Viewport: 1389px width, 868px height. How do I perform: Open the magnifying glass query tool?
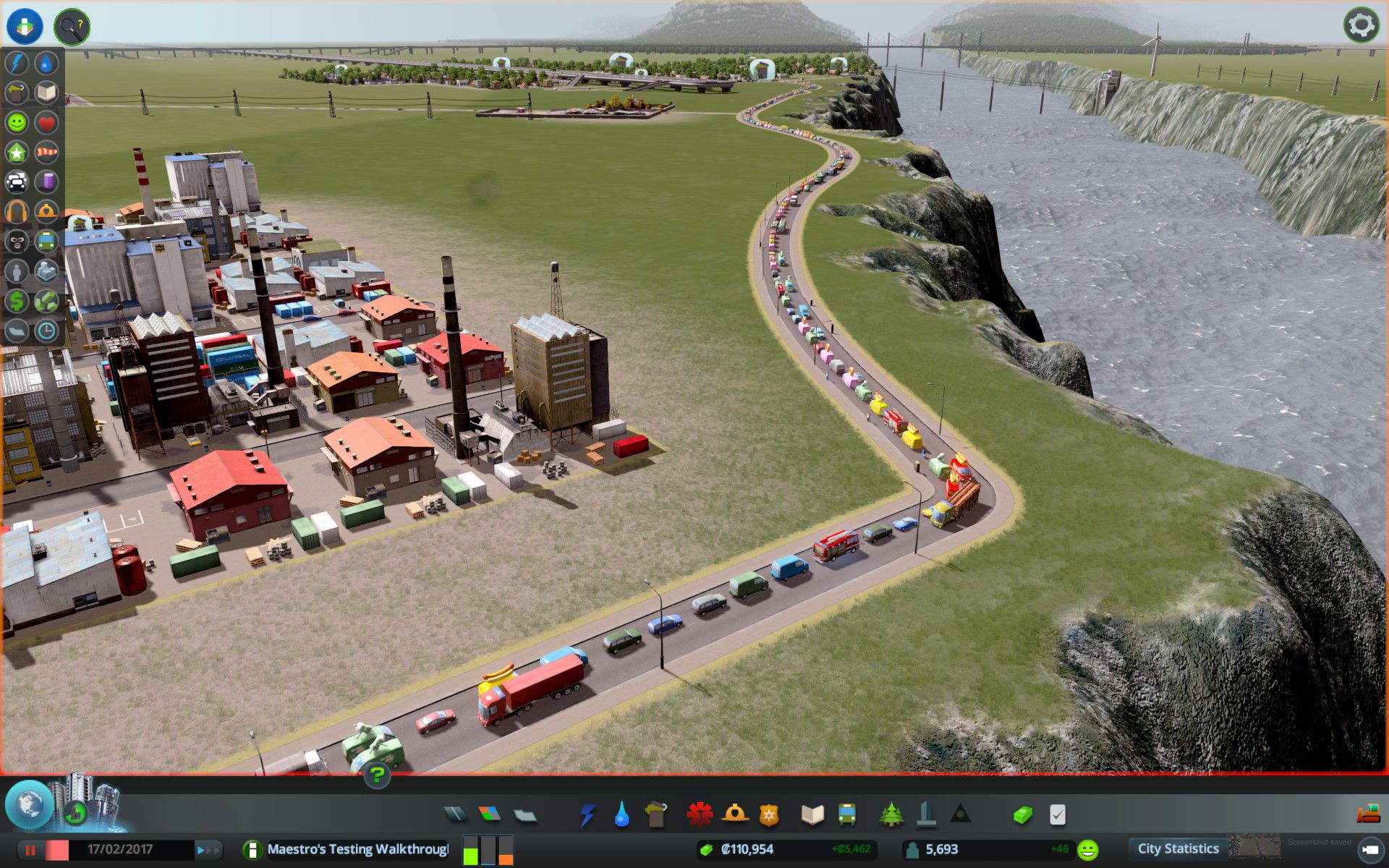[x=72, y=27]
